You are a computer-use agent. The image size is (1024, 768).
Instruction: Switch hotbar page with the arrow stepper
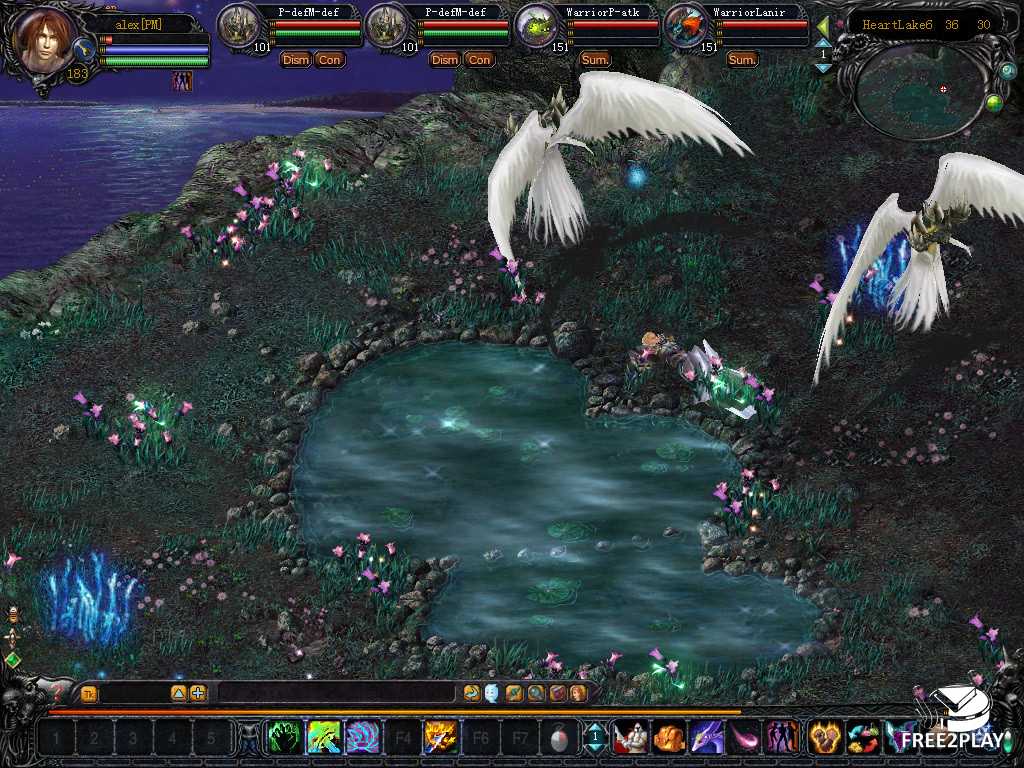click(595, 739)
